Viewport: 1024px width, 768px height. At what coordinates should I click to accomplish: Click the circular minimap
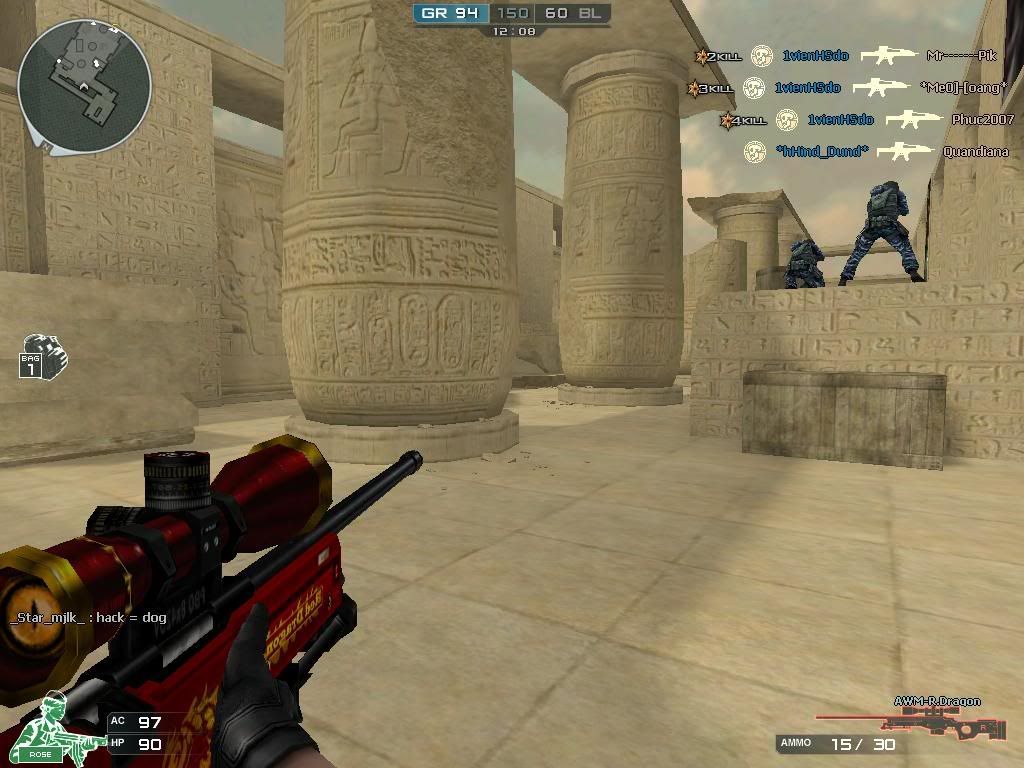tap(84, 86)
